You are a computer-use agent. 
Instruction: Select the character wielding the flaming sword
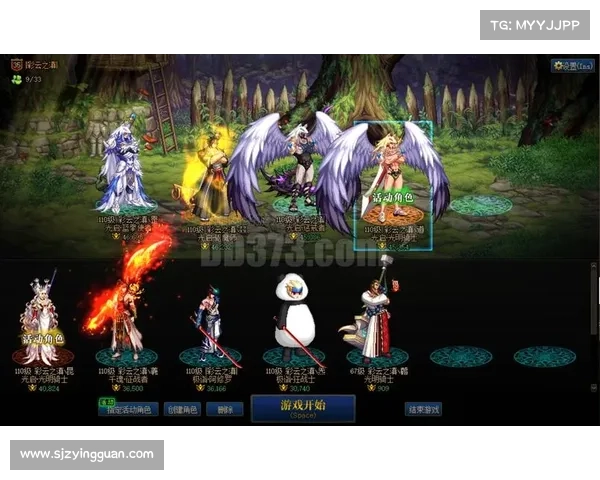[x=124, y=310]
